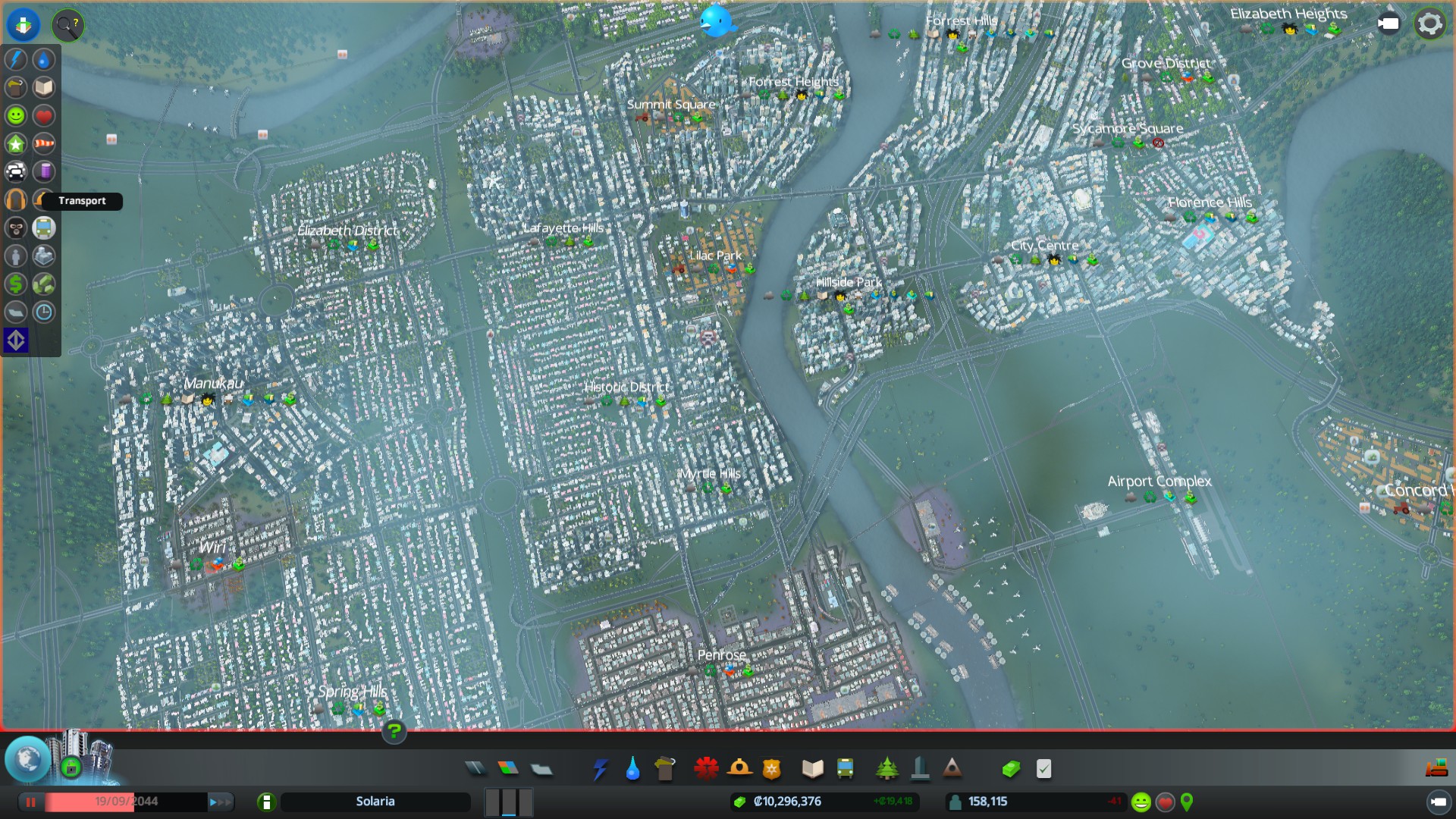
Task: Show the Transport bus info view
Action: pos(44,227)
